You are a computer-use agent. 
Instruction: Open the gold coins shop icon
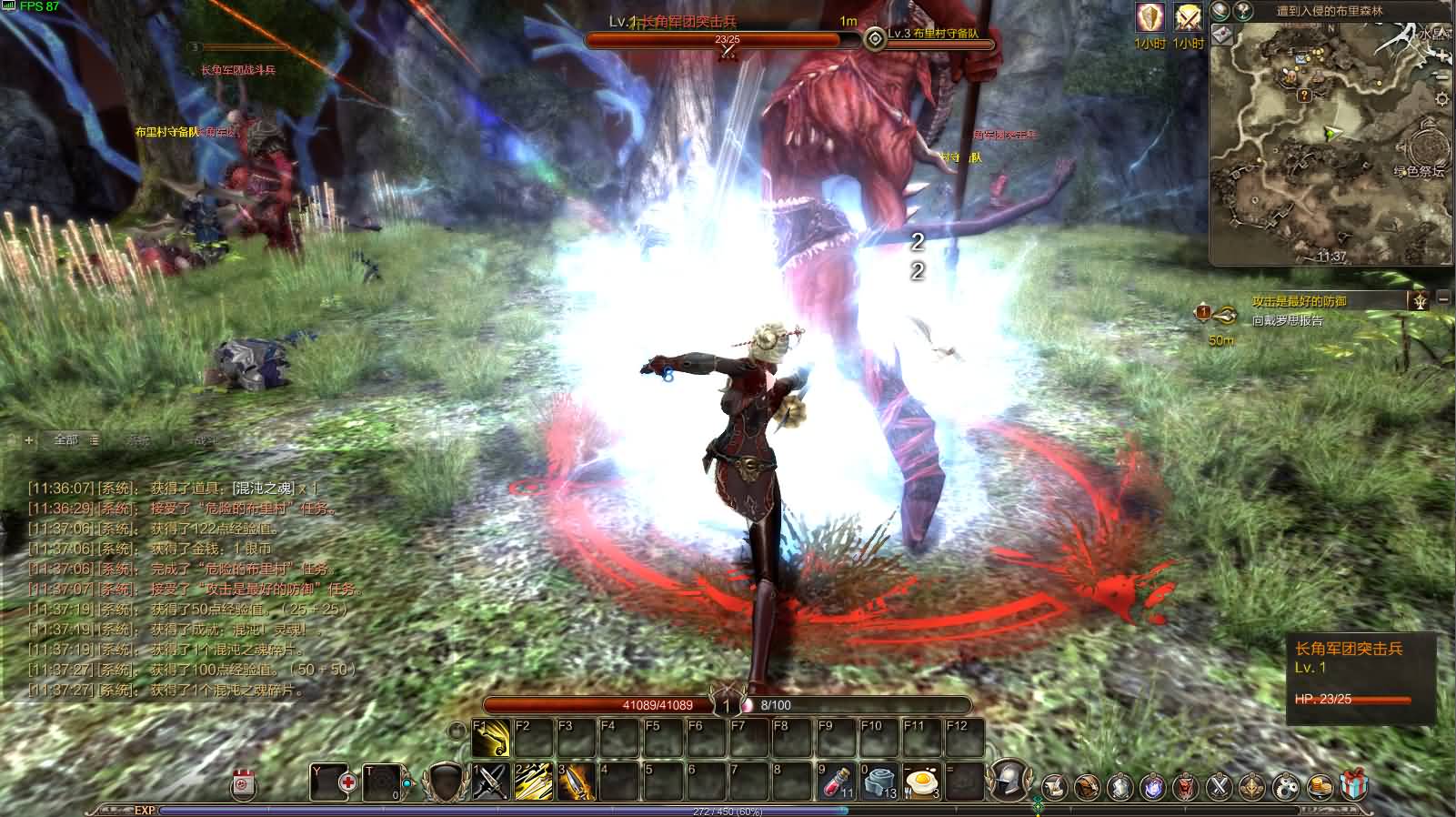[x=1320, y=785]
